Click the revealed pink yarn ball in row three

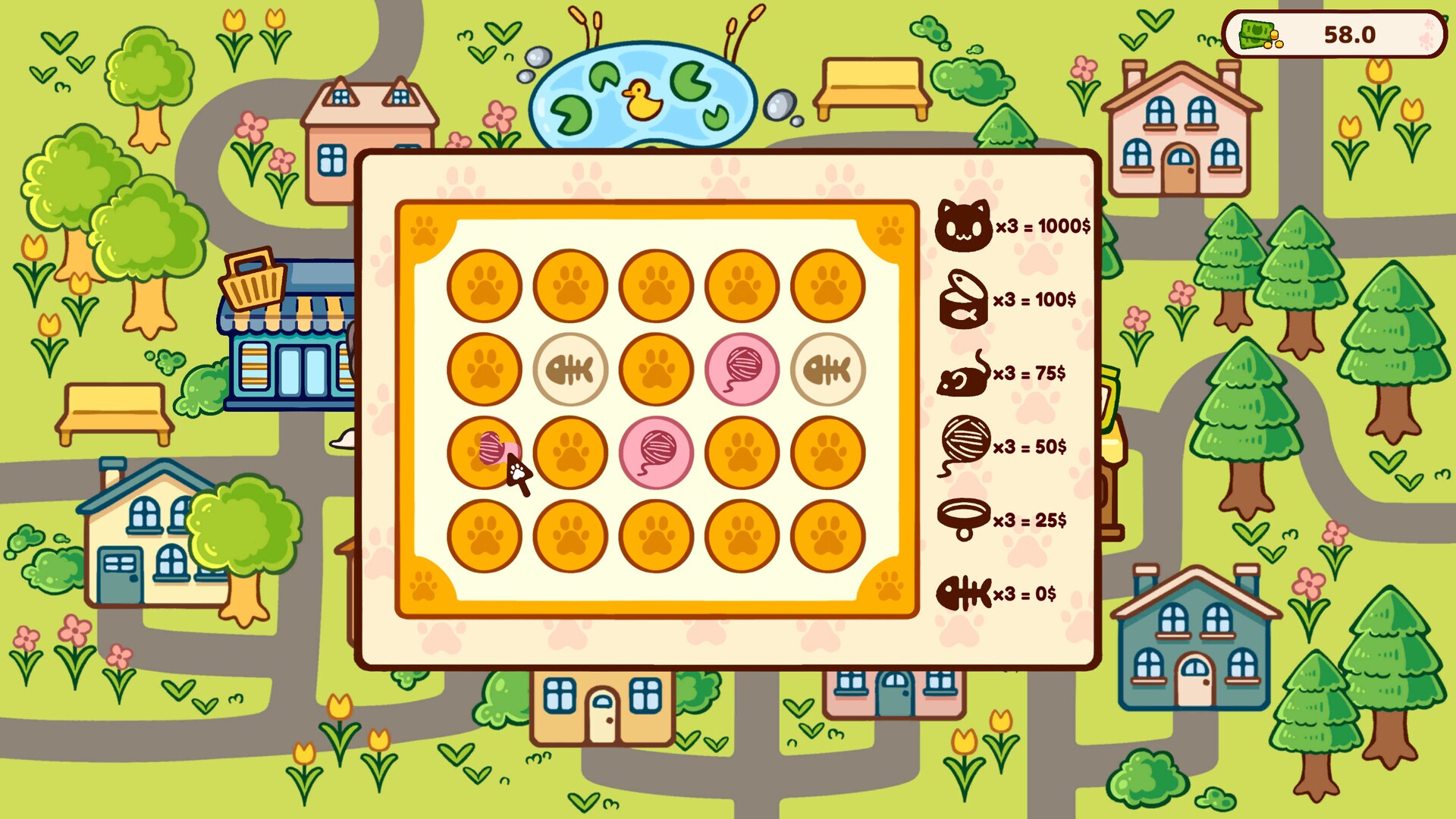657,453
